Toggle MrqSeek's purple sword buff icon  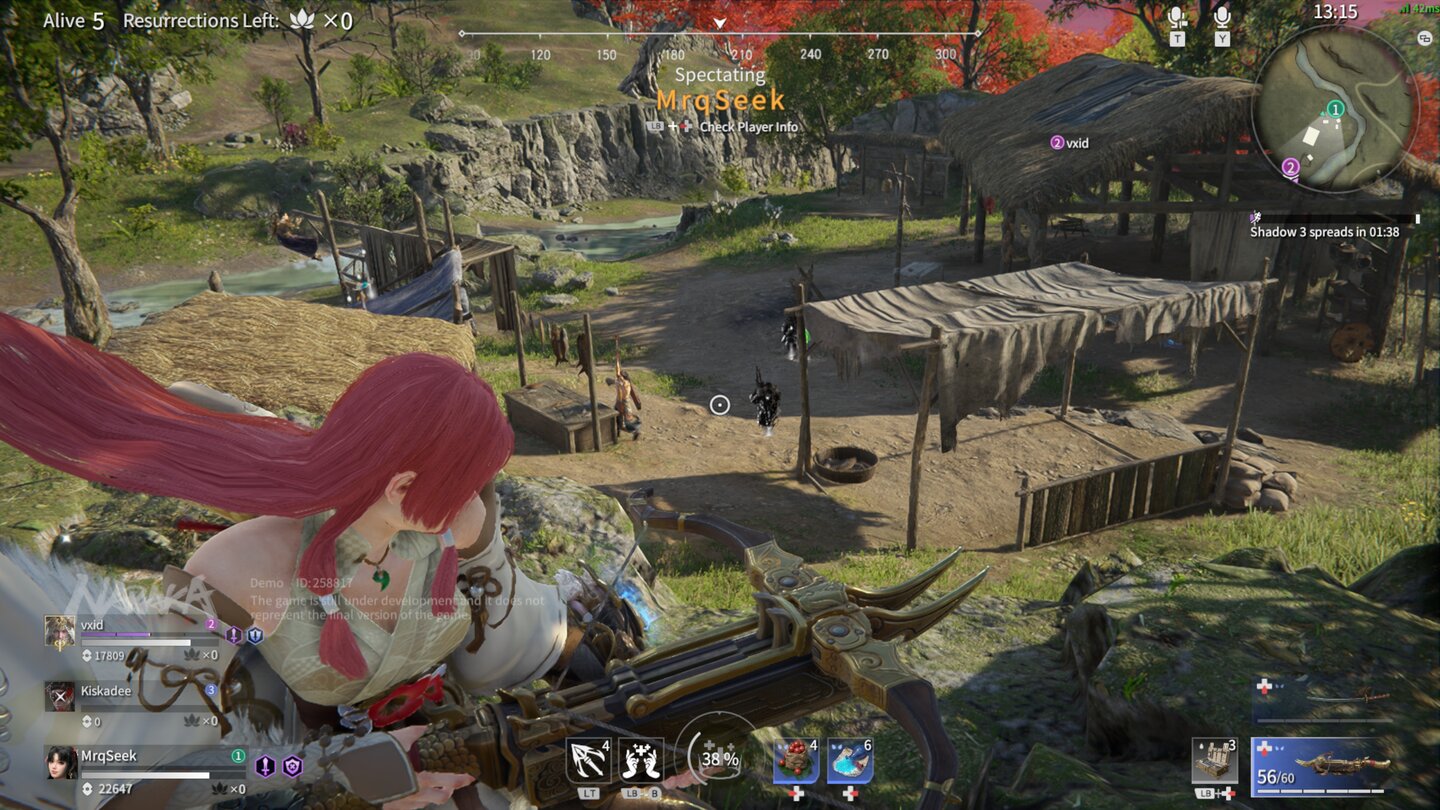pyautogui.click(x=264, y=768)
